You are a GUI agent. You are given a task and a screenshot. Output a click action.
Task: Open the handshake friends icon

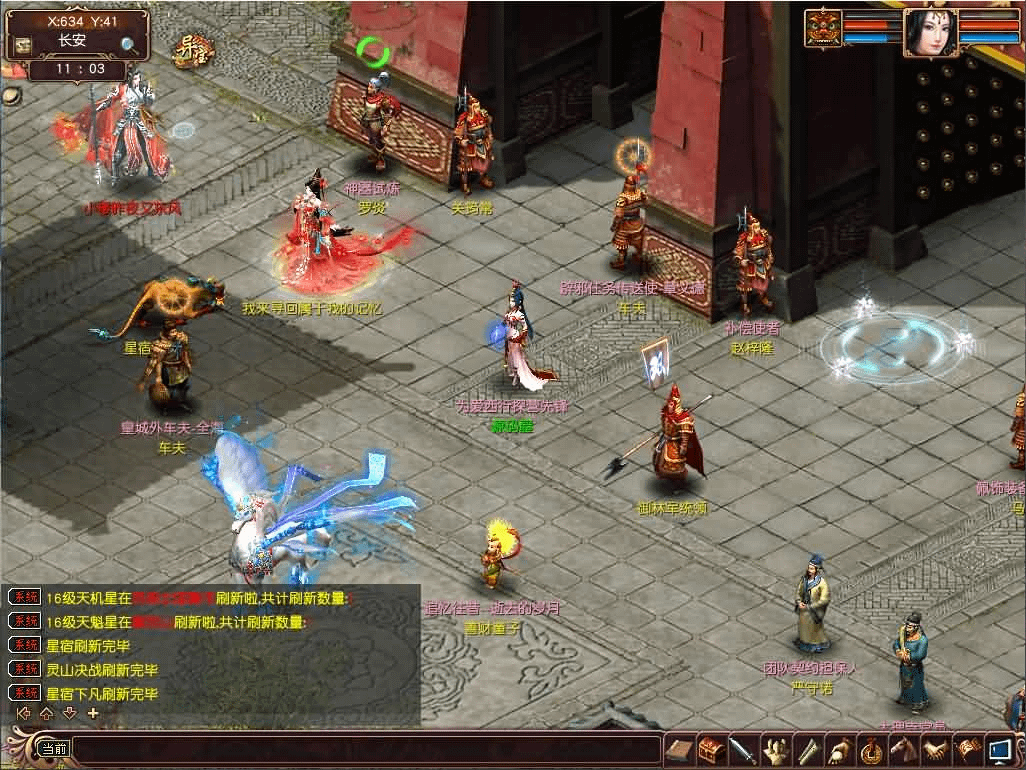pyautogui.click(x=935, y=748)
